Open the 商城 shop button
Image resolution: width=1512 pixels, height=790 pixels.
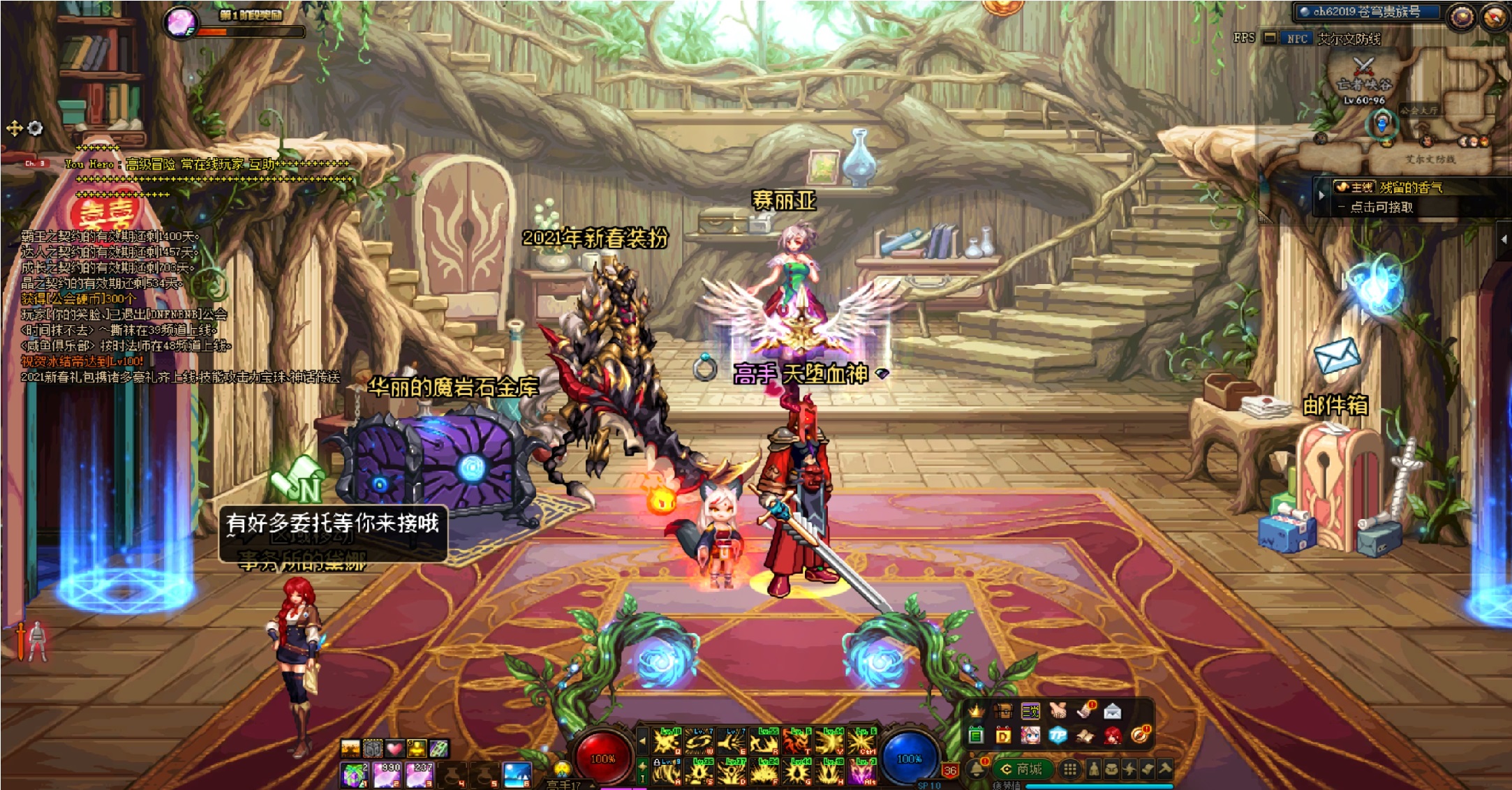[1023, 769]
